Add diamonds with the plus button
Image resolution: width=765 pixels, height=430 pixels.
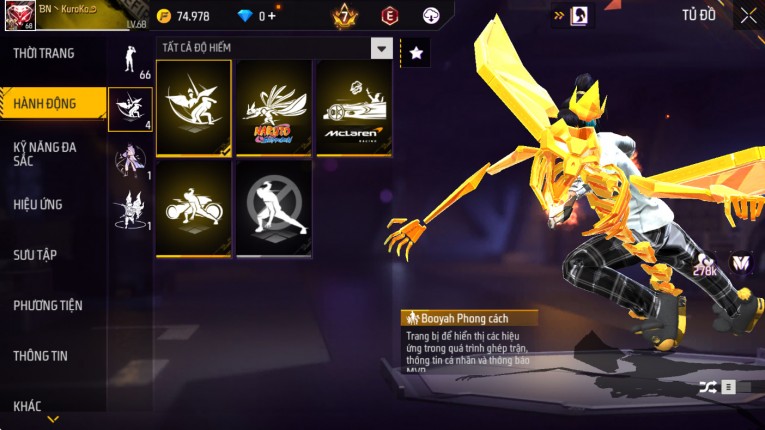tap(270, 16)
